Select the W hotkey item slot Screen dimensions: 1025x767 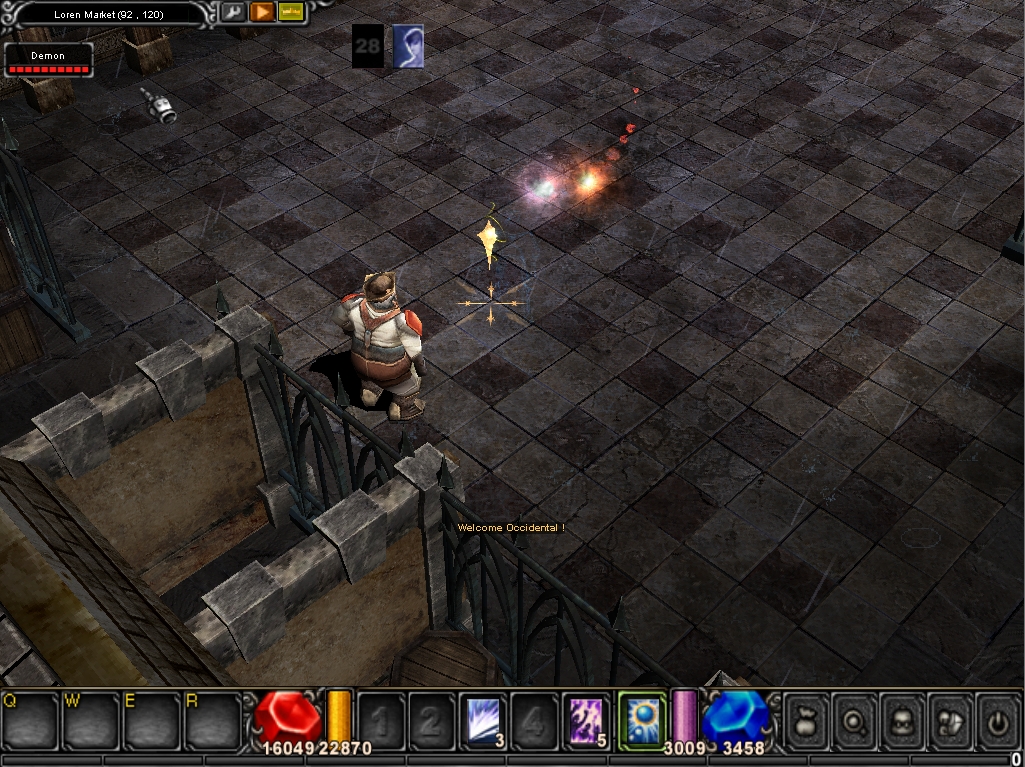[x=91, y=720]
